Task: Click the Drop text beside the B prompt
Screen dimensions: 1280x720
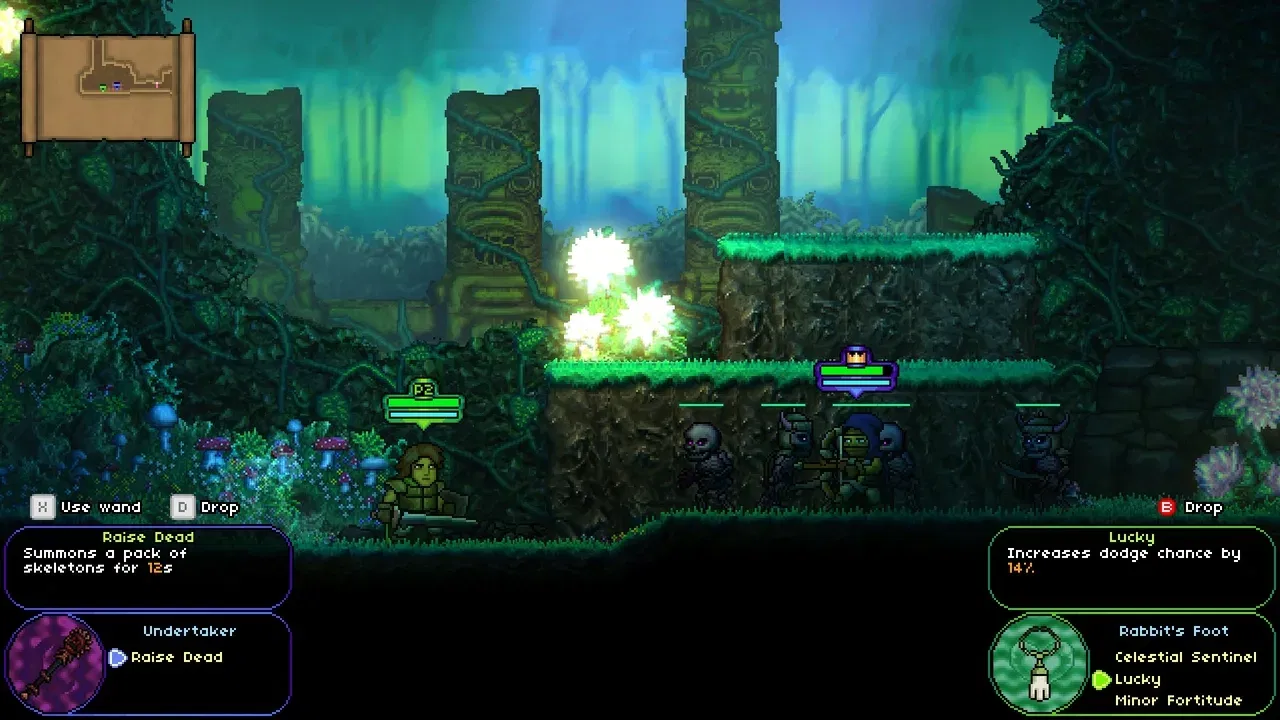Action: [x=1203, y=507]
